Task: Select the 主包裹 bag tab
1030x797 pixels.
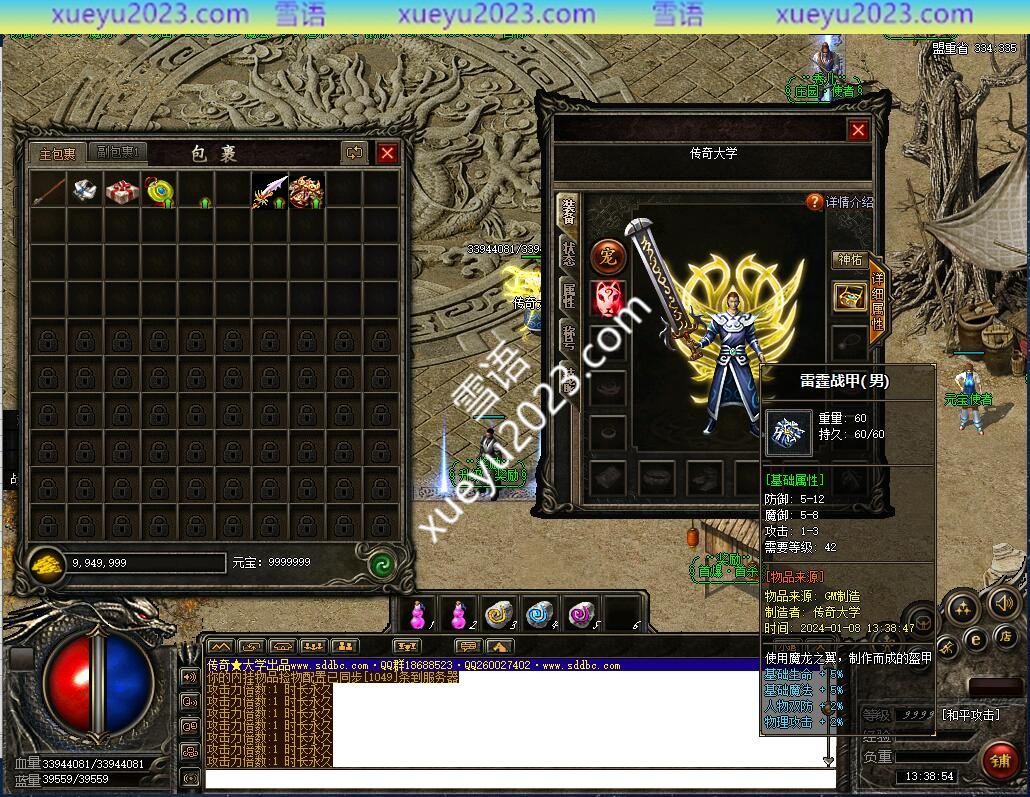Action: coord(58,153)
